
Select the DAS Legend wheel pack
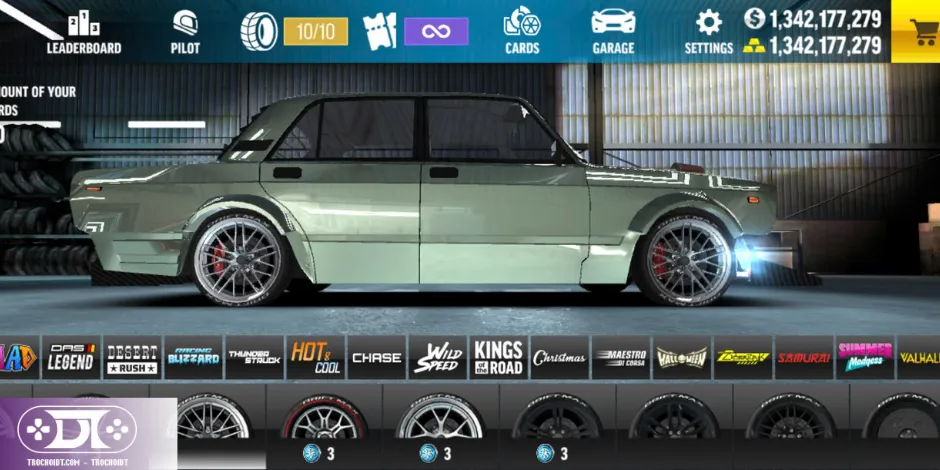[71, 357]
